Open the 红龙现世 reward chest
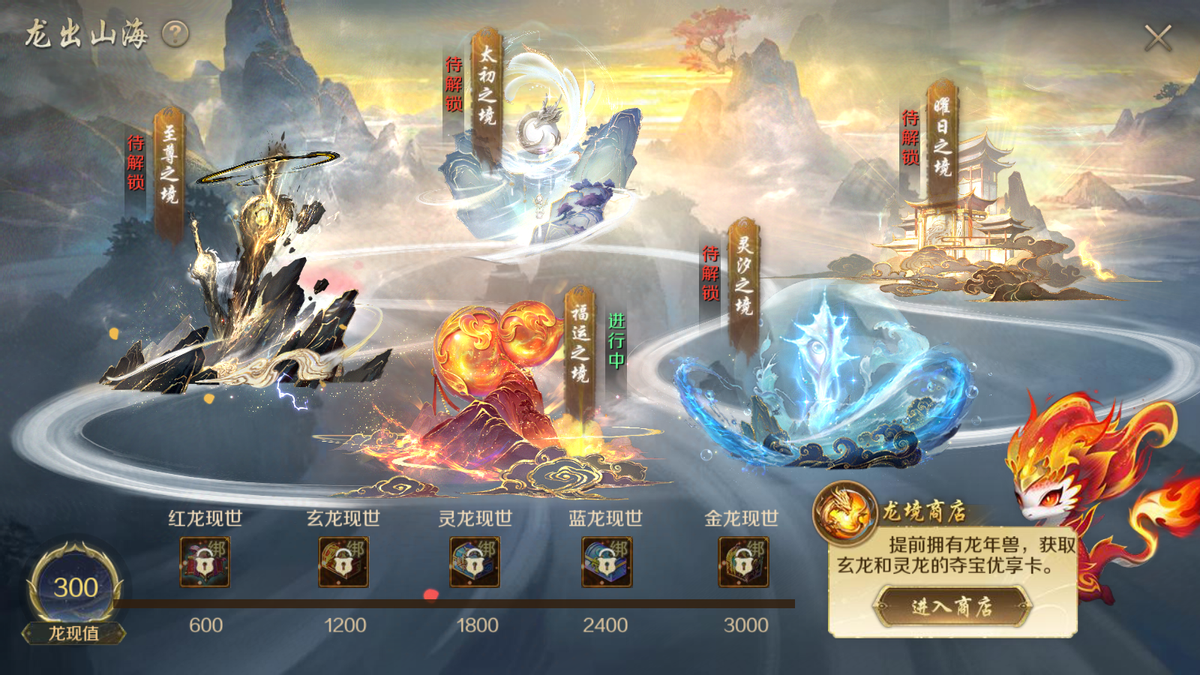This screenshot has height=675, width=1200. pos(205,562)
